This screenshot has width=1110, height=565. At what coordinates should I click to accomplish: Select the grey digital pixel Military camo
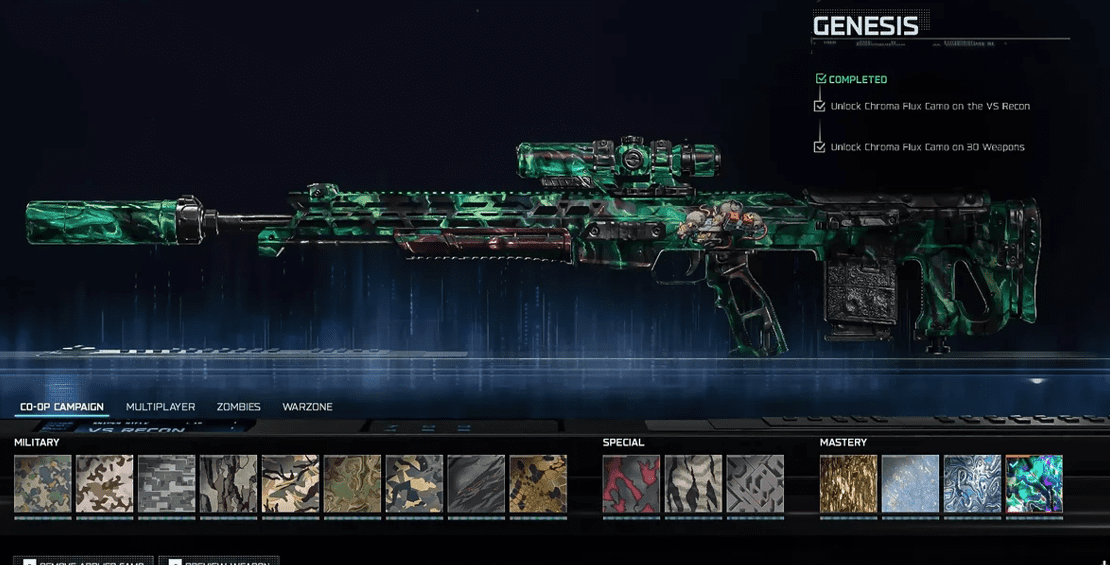click(x=167, y=484)
